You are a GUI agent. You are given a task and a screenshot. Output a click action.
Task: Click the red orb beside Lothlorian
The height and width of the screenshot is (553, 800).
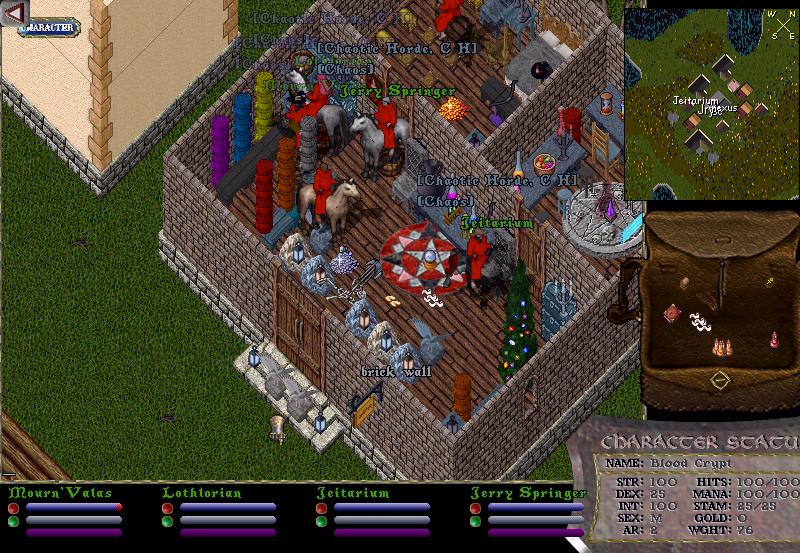(166, 508)
